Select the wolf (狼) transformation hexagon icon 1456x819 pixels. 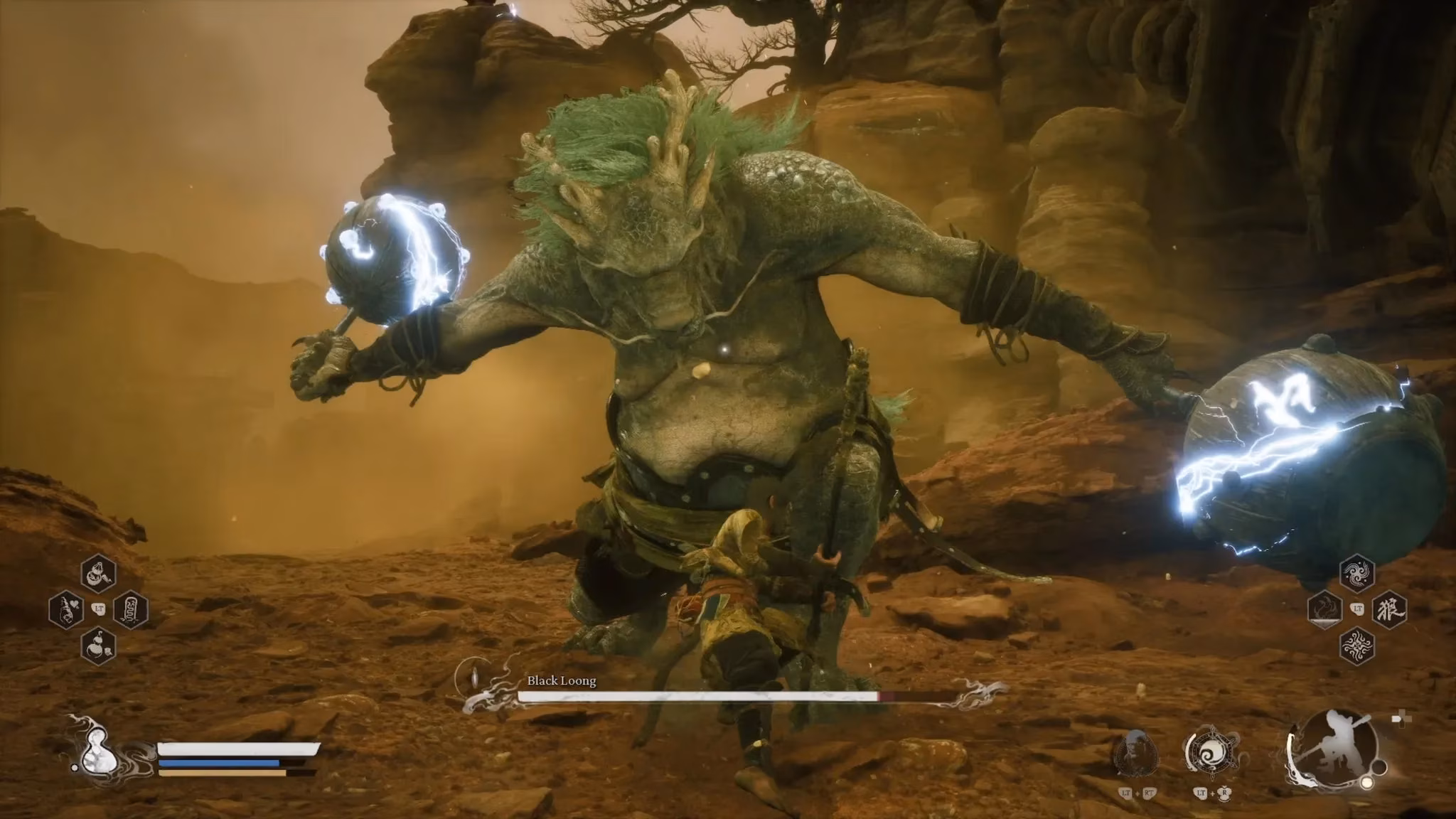(1389, 611)
